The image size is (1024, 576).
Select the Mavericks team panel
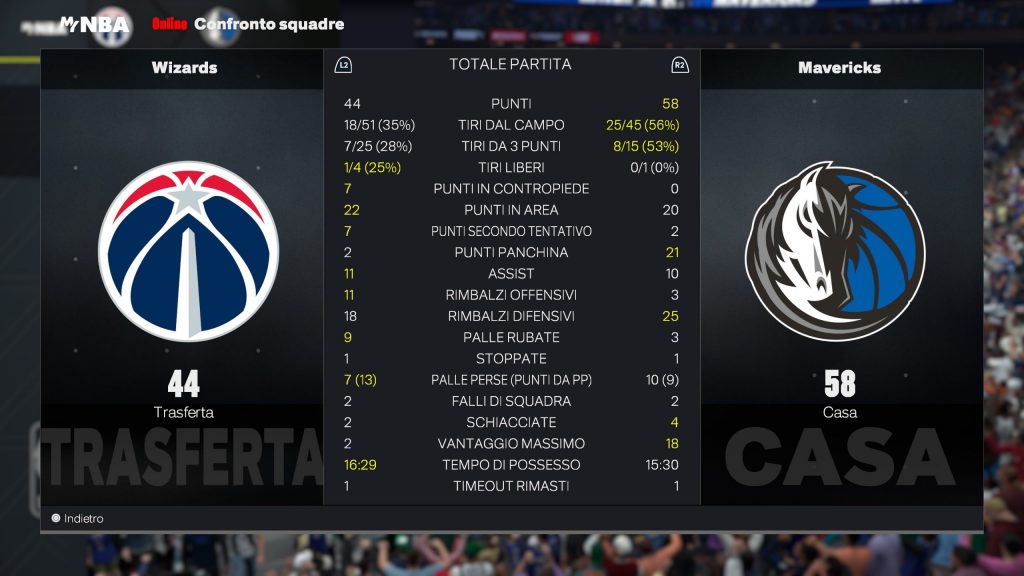(840, 270)
